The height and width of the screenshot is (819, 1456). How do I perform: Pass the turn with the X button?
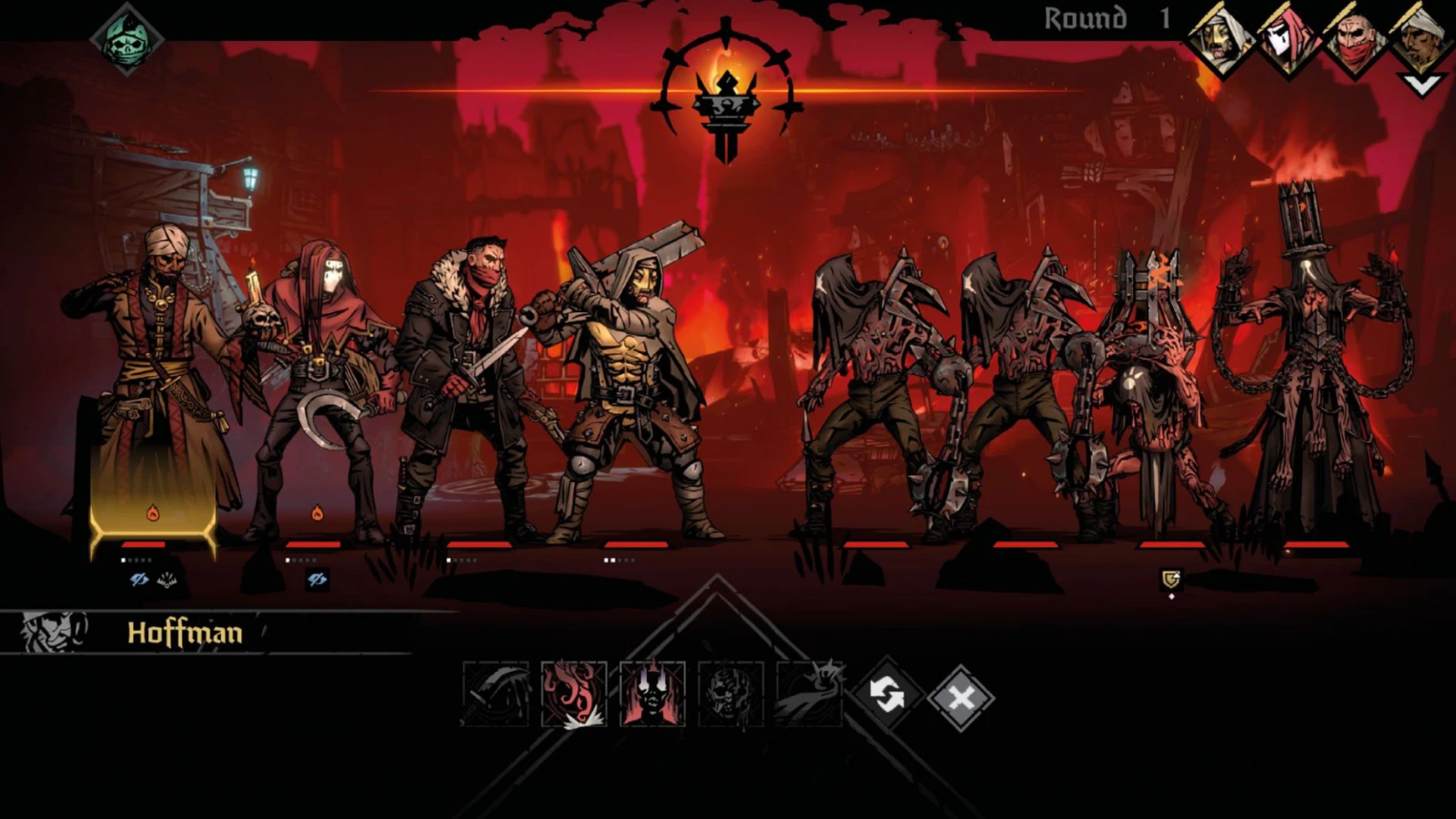(x=961, y=698)
